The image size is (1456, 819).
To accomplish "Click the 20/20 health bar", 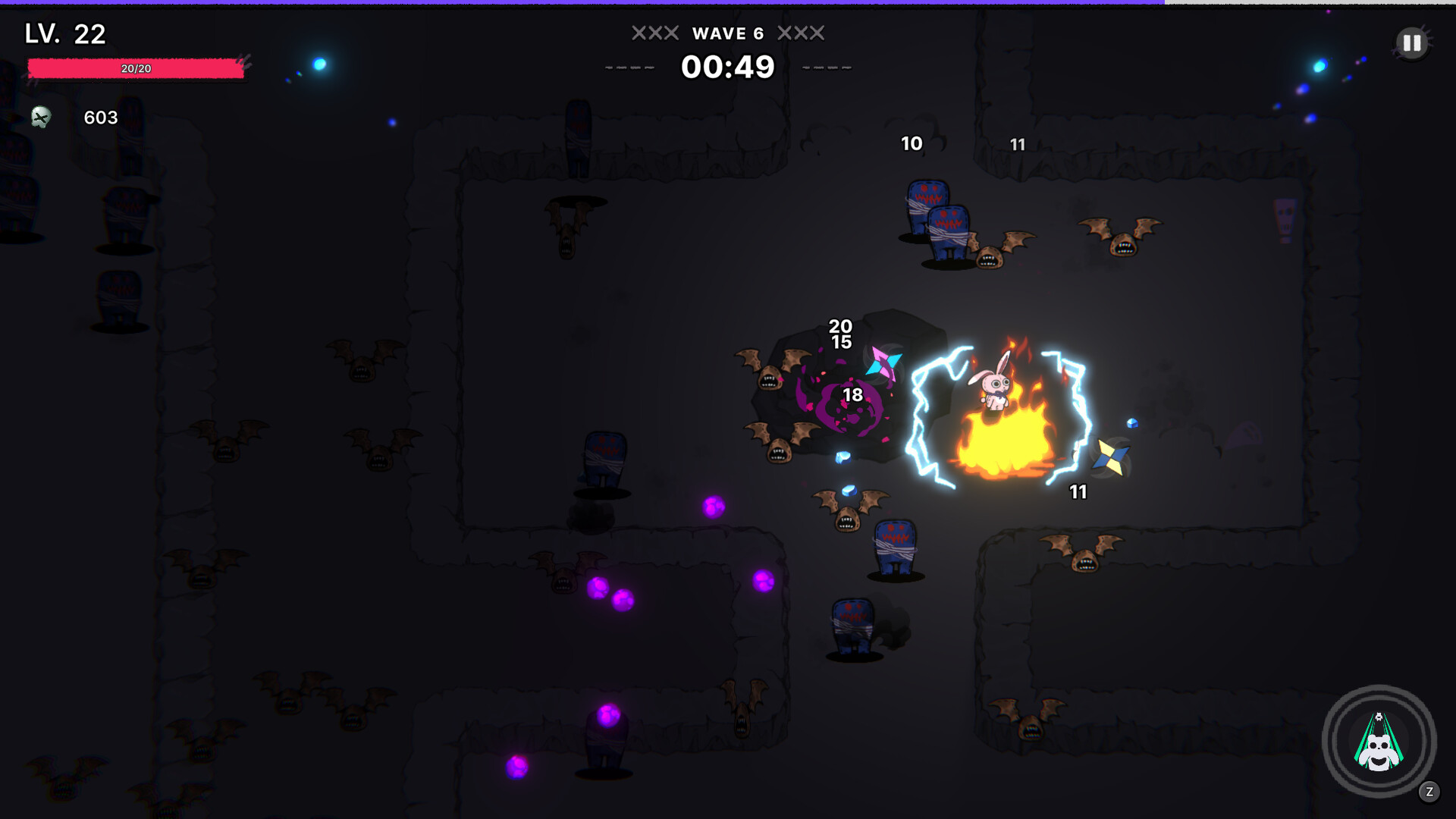I will [x=136, y=68].
